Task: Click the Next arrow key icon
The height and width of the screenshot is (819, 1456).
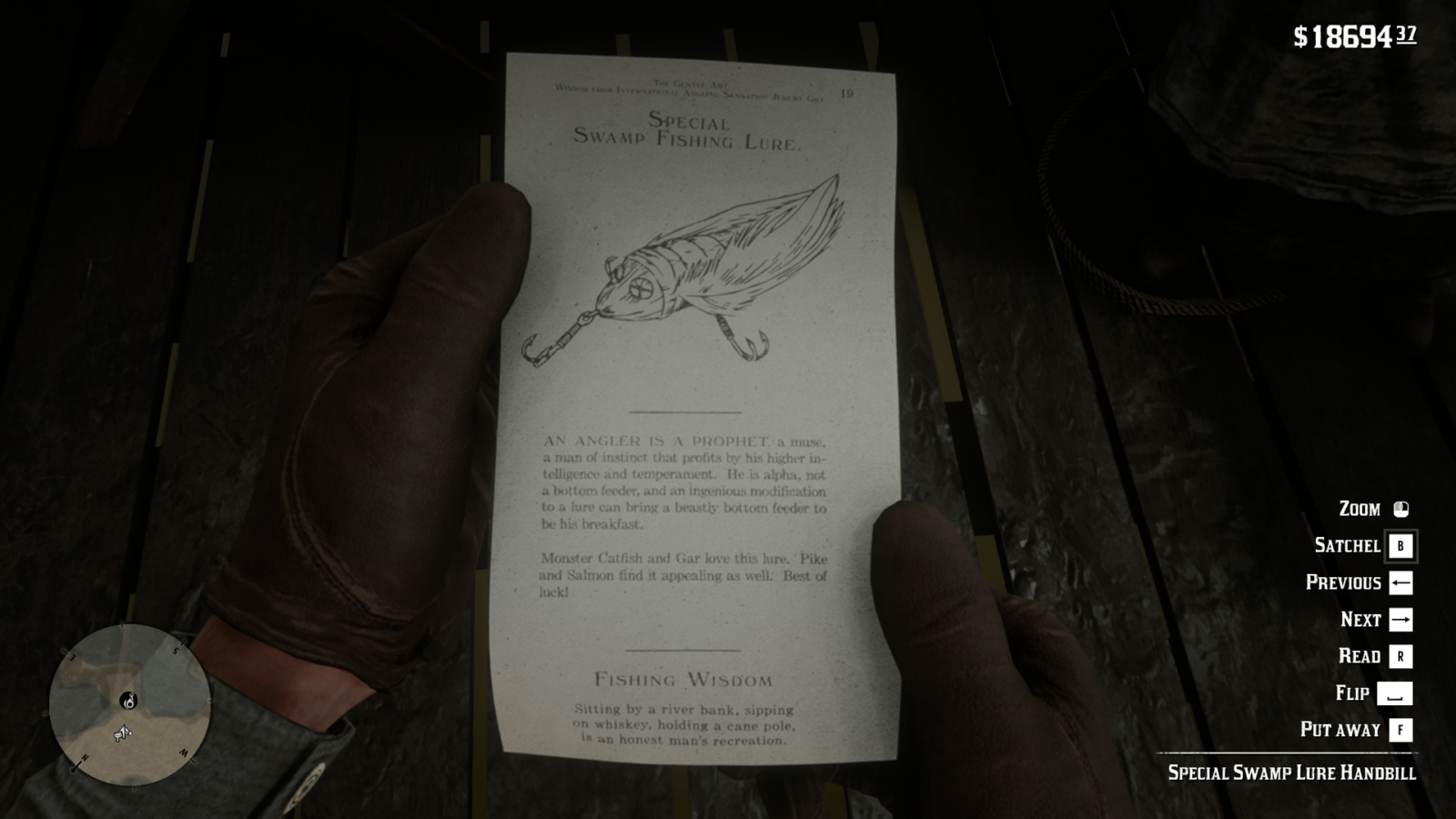Action: (1399, 619)
